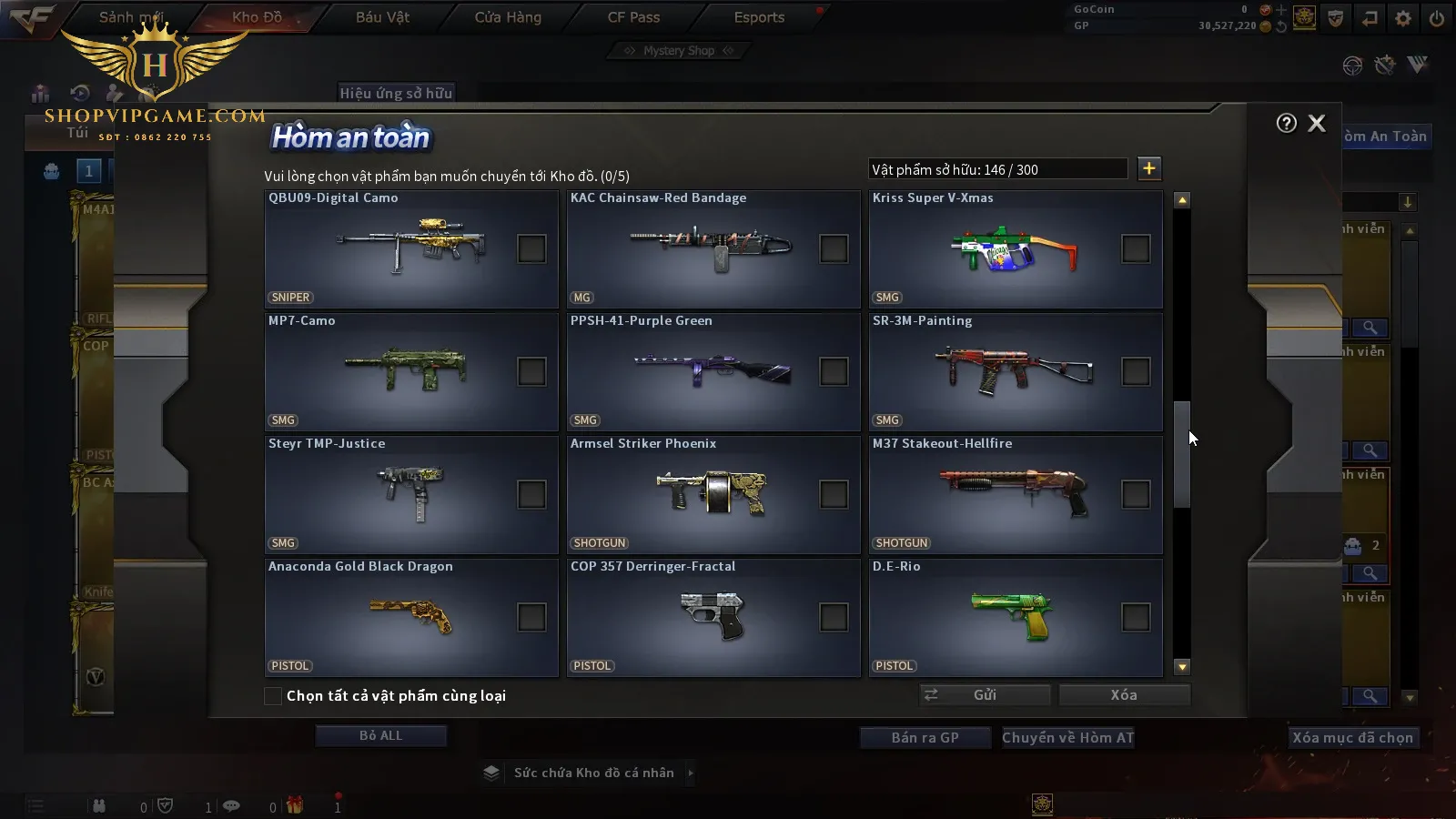Screen dimensions: 1456x819
Task: Pick the M37 Stakeout-Hellfire shotgun tile
Action: (1016, 495)
